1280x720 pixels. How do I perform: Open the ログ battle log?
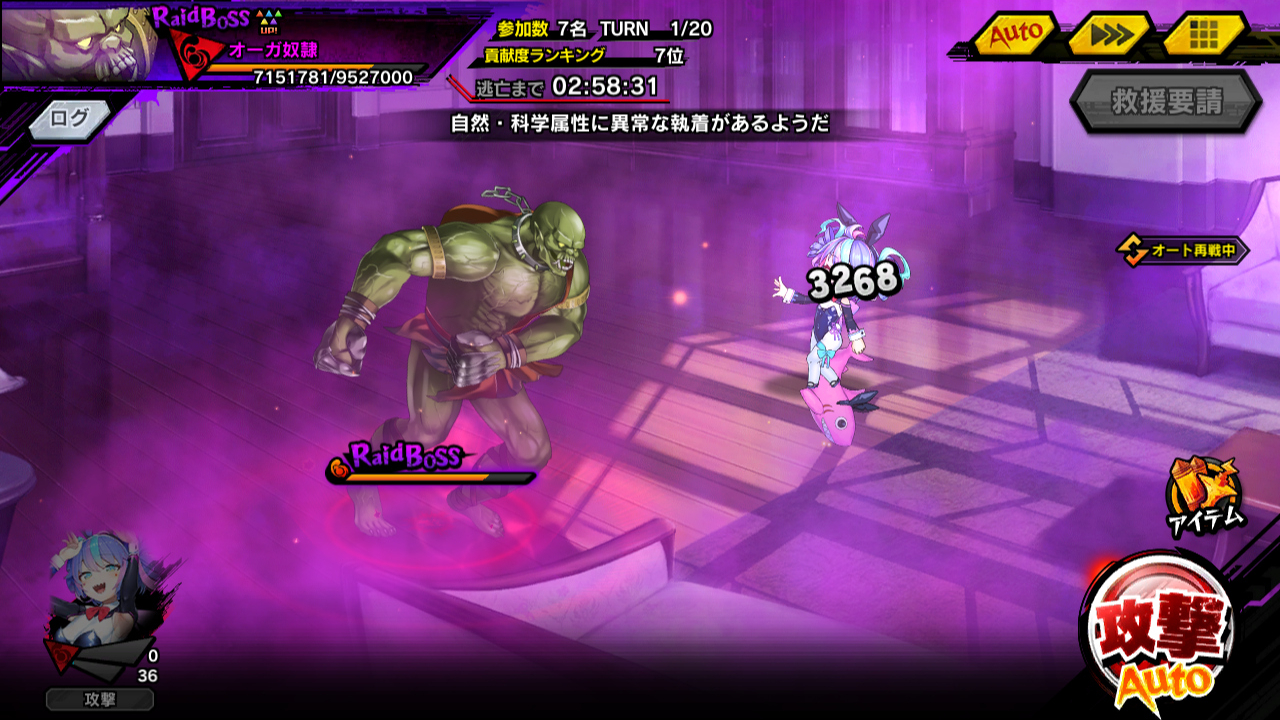(x=72, y=118)
